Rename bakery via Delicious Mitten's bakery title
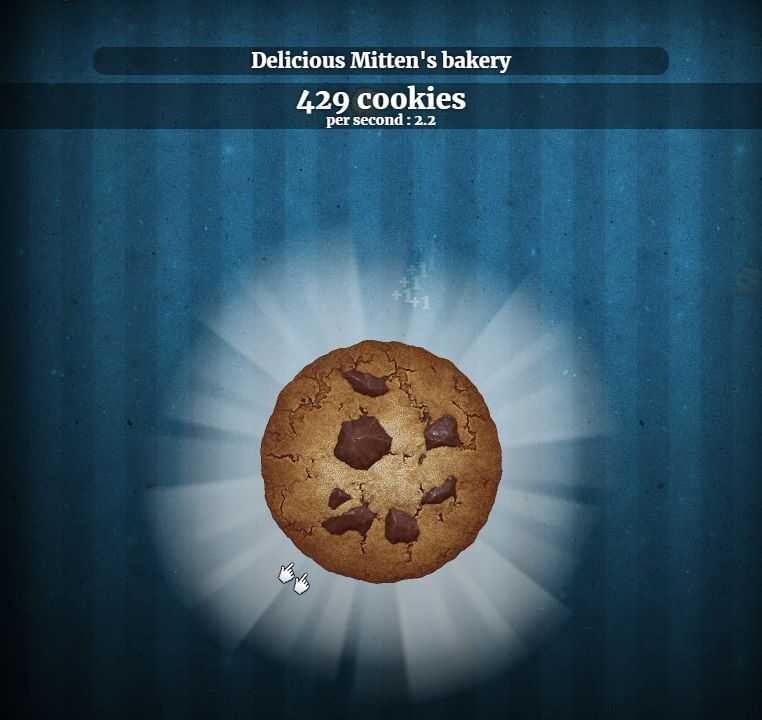The width and height of the screenshot is (762, 720). [x=381, y=61]
